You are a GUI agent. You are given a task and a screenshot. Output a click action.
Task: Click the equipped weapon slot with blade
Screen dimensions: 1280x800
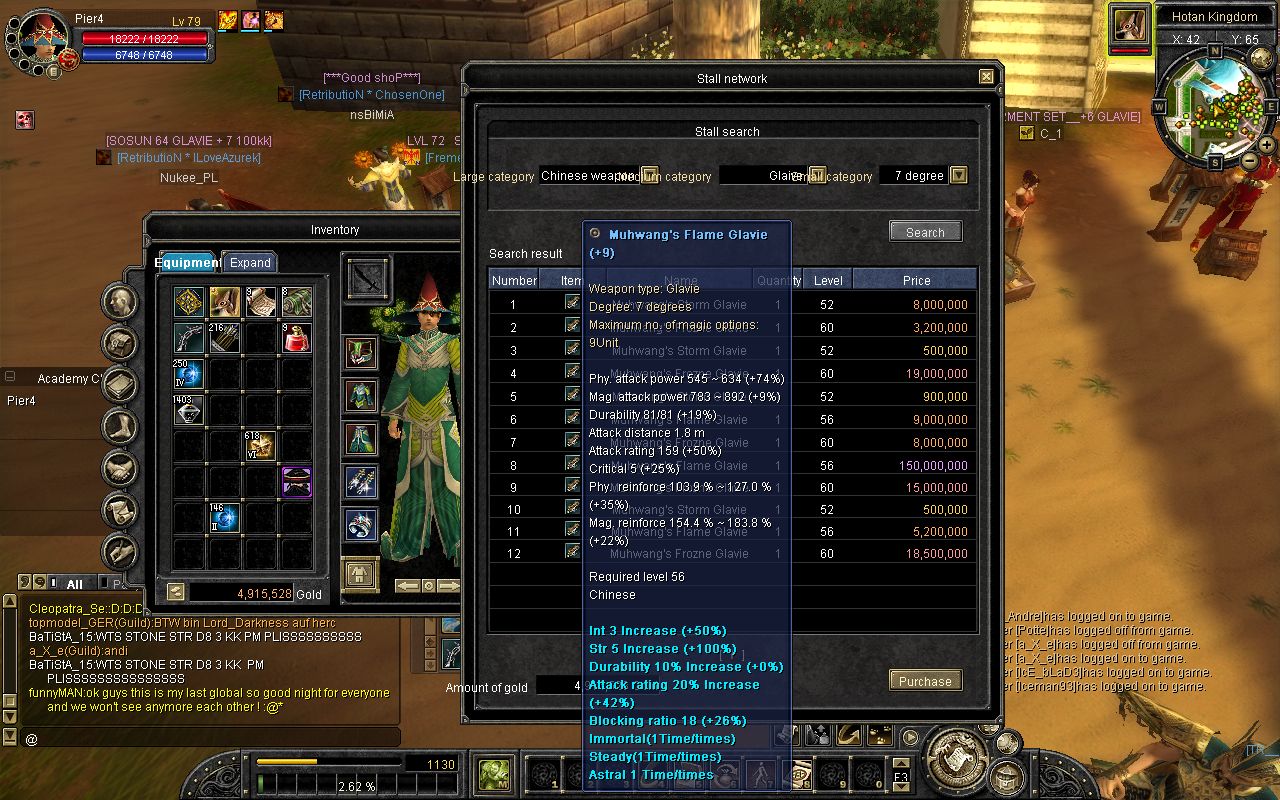tap(366, 278)
